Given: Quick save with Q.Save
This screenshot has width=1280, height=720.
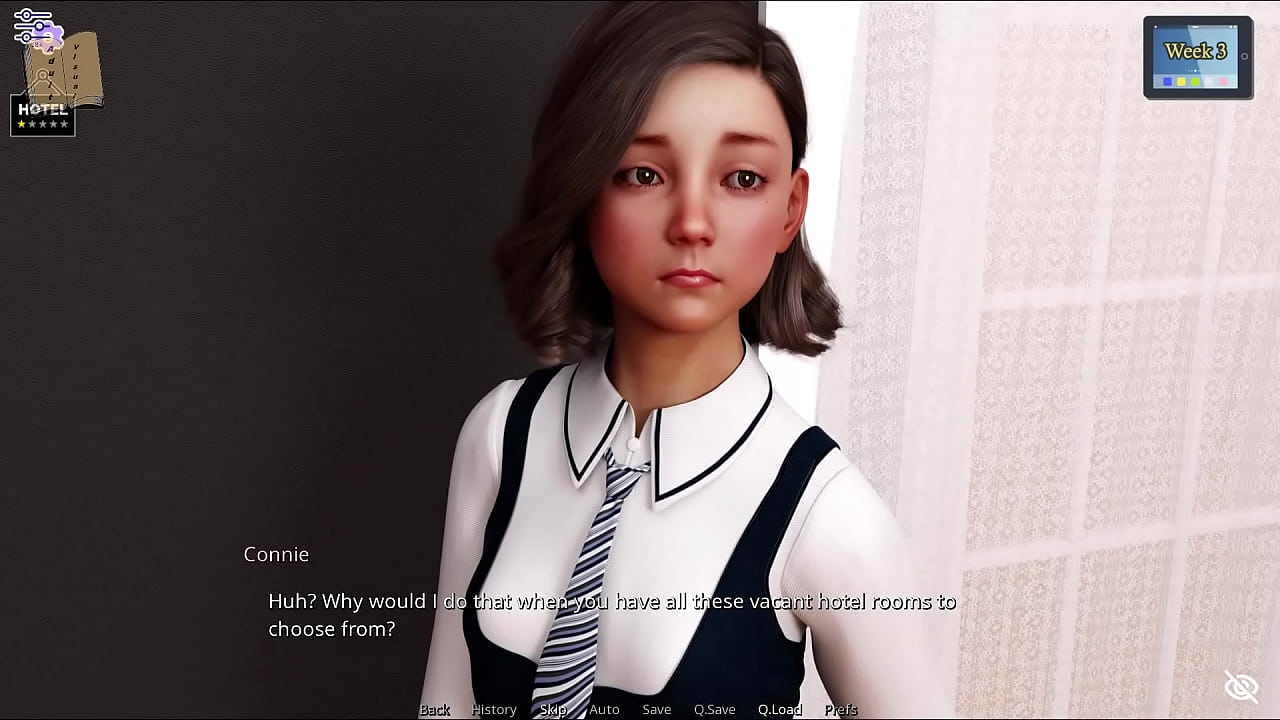Looking at the screenshot, I should [x=714, y=709].
